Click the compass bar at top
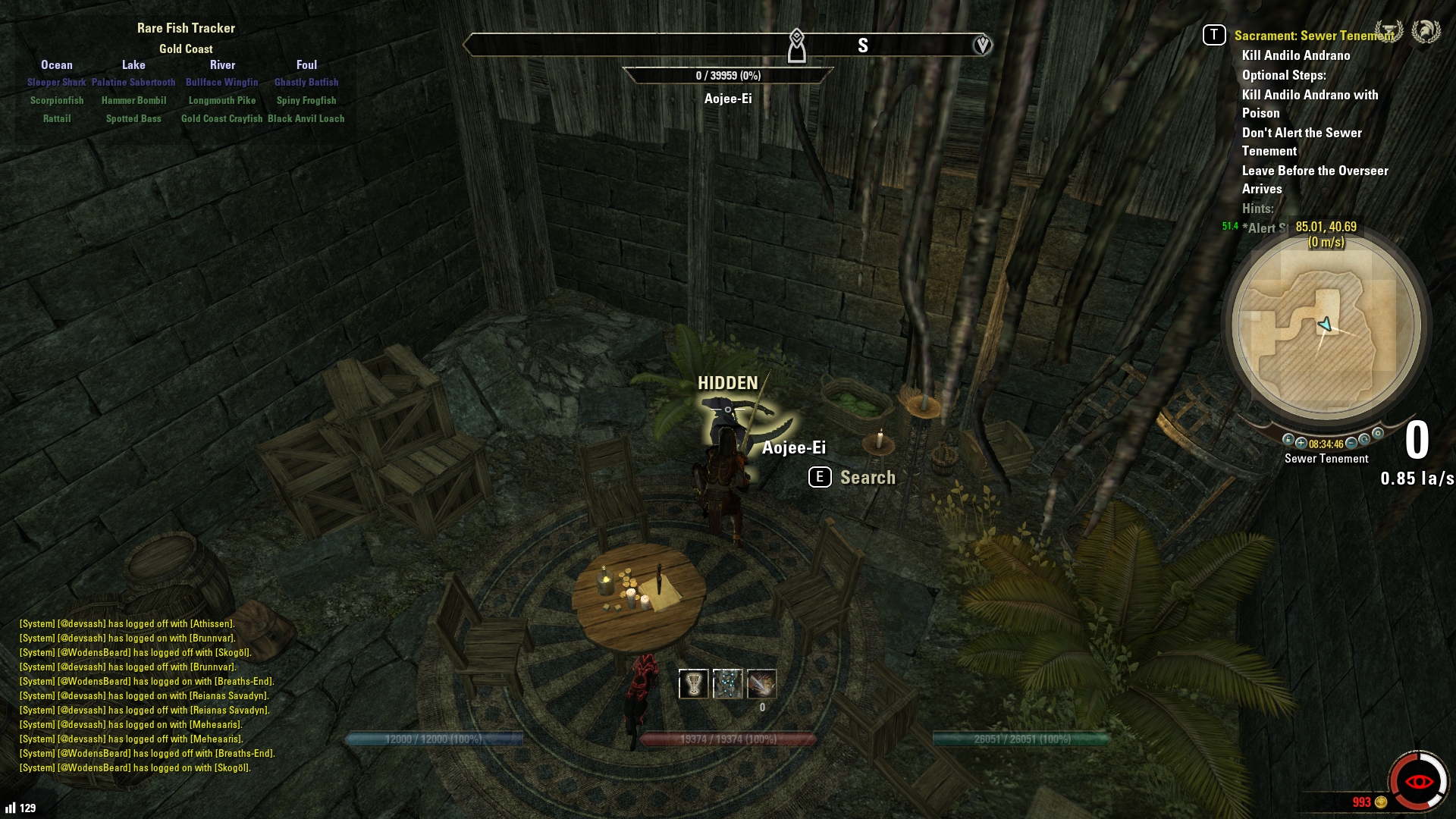 [x=726, y=45]
